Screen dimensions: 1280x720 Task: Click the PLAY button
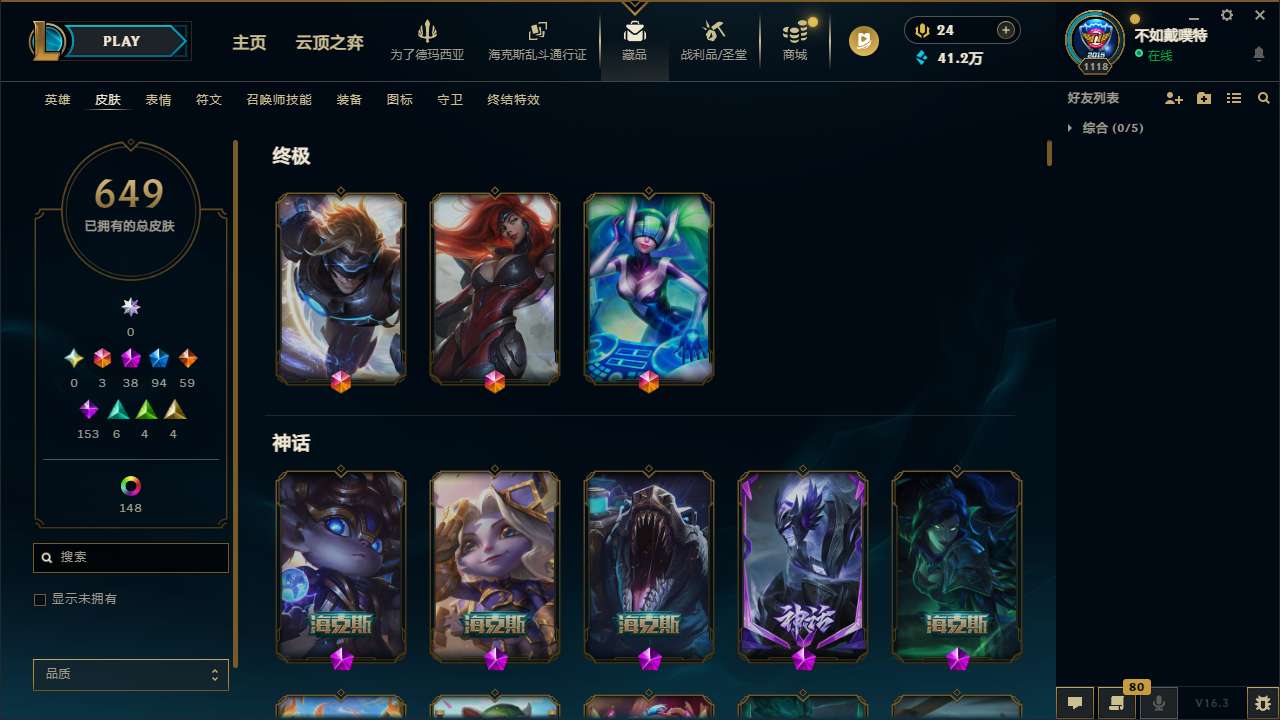click(x=121, y=41)
